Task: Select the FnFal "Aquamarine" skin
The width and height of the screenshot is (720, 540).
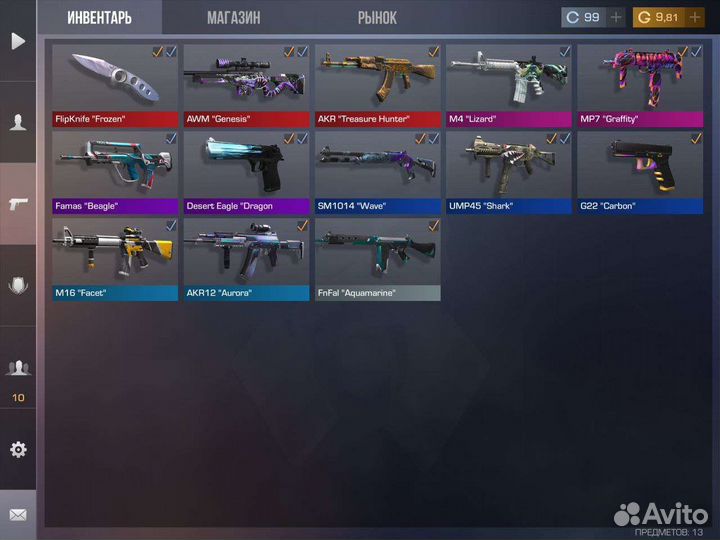Action: click(378, 259)
